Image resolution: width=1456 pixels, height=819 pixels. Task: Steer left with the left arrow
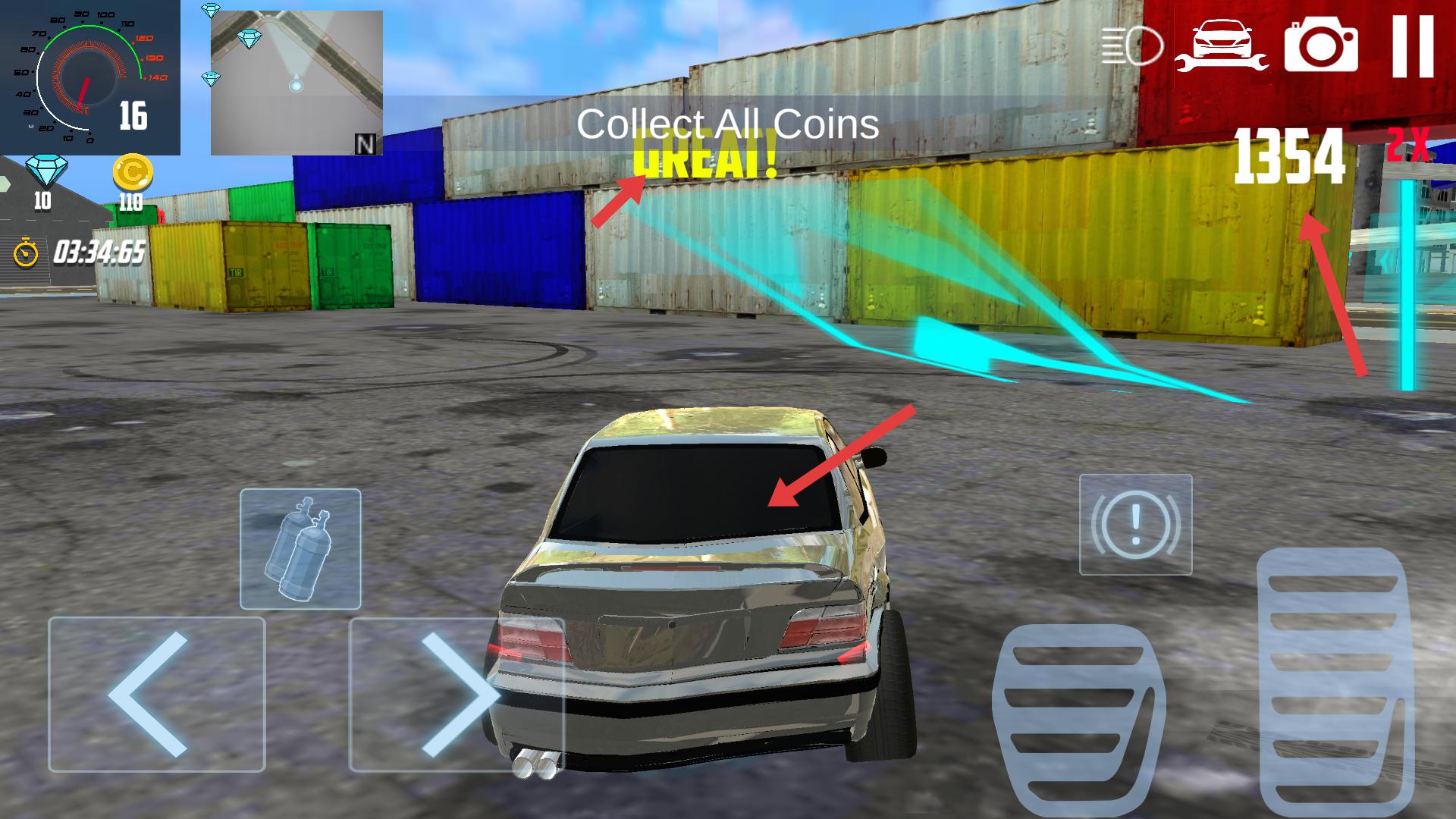157,694
